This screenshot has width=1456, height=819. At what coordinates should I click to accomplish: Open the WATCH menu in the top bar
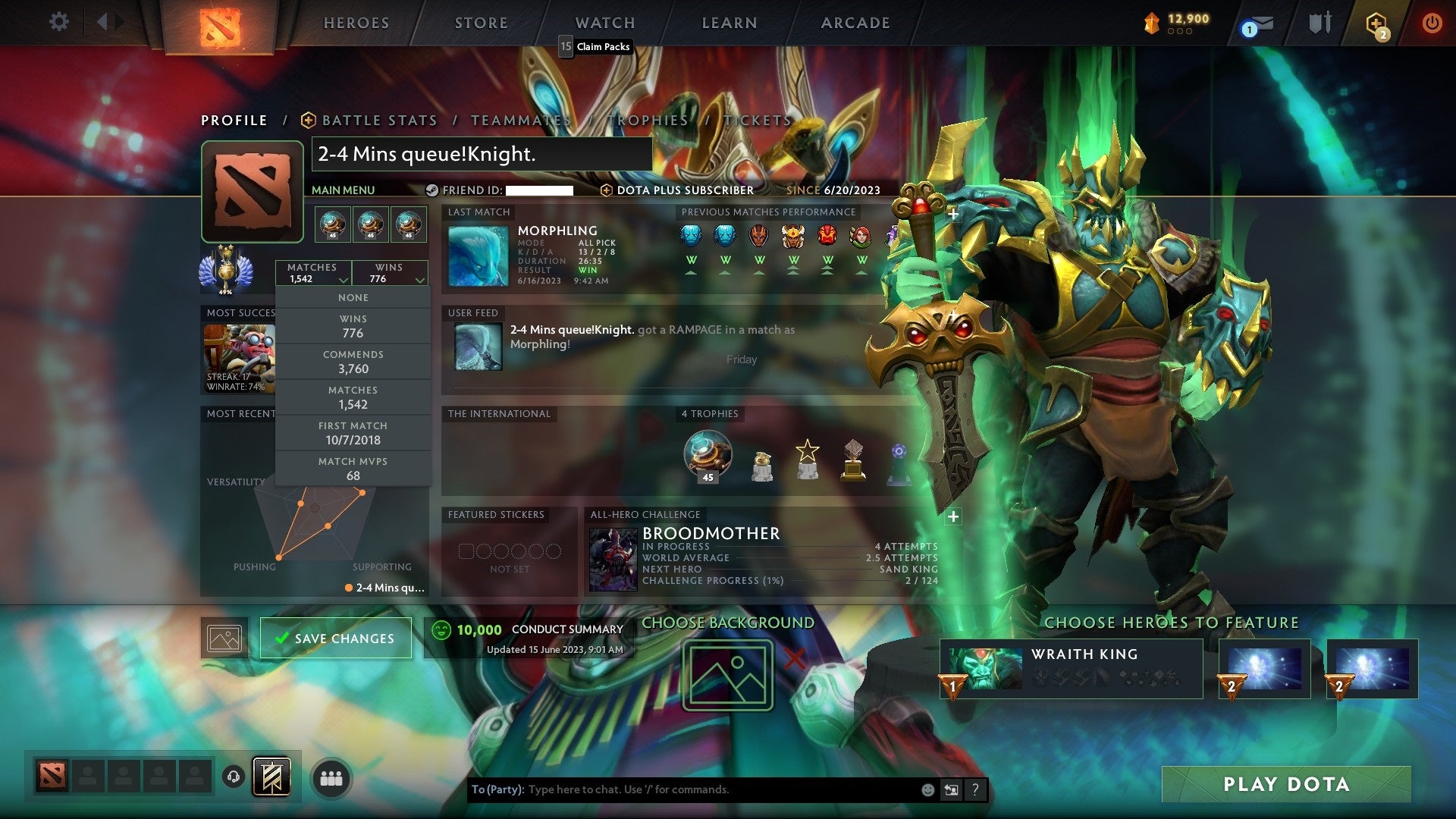(x=604, y=23)
